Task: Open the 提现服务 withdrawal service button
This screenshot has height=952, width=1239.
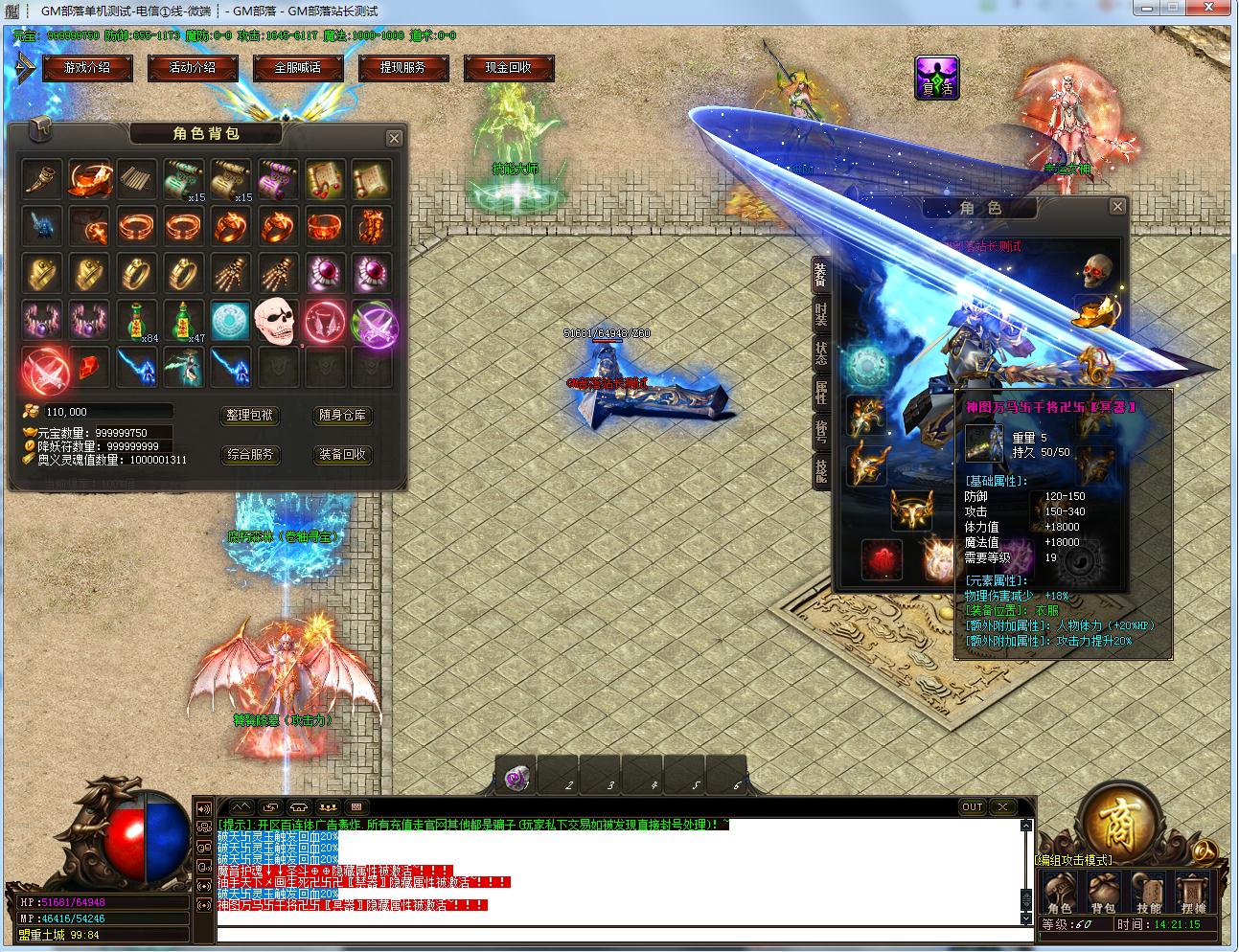Action: pyautogui.click(x=402, y=68)
